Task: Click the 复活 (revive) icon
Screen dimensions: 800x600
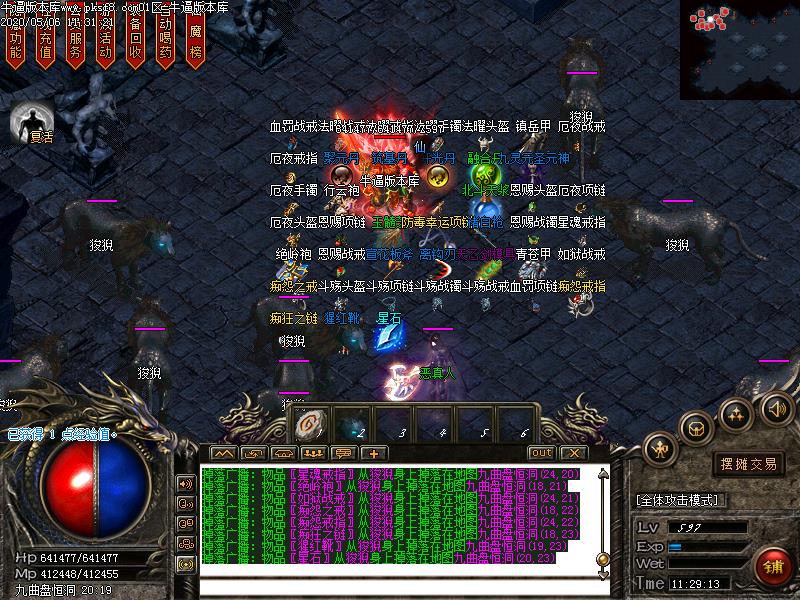Action: pos(32,122)
